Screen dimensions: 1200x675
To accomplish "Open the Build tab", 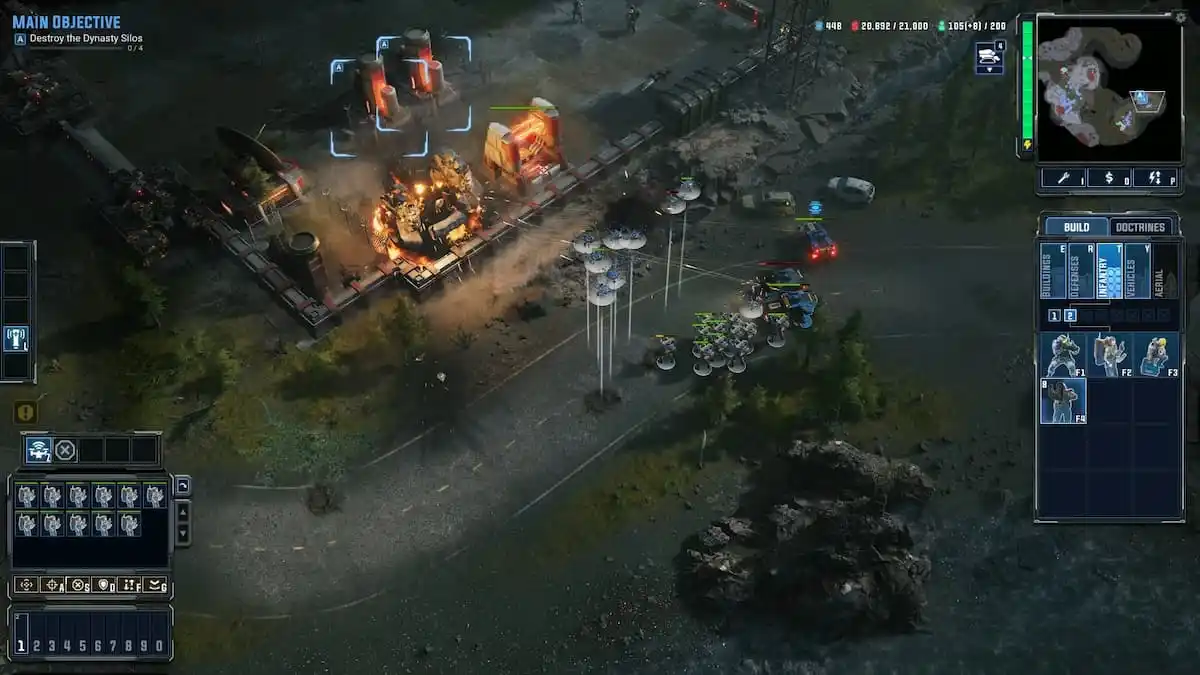I will (x=1076, y=227).
